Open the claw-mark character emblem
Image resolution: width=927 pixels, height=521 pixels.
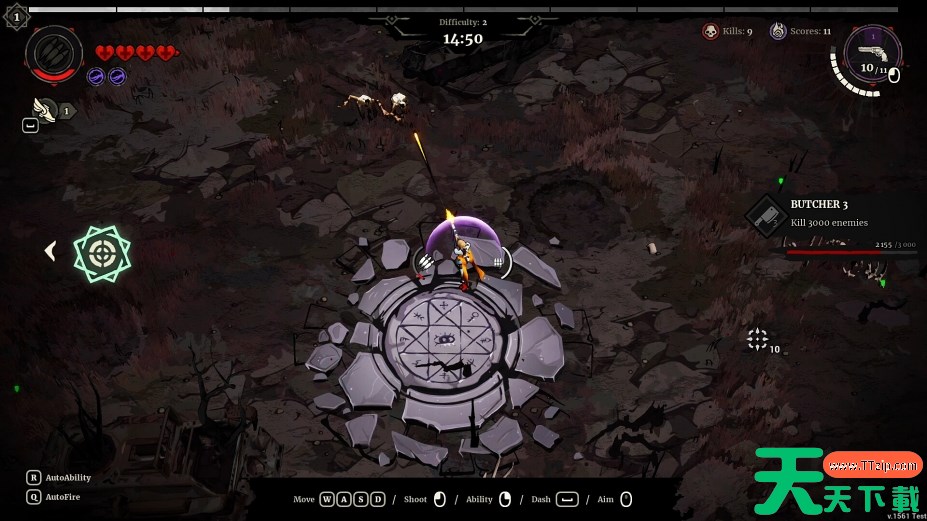click(x=53, y=53)
